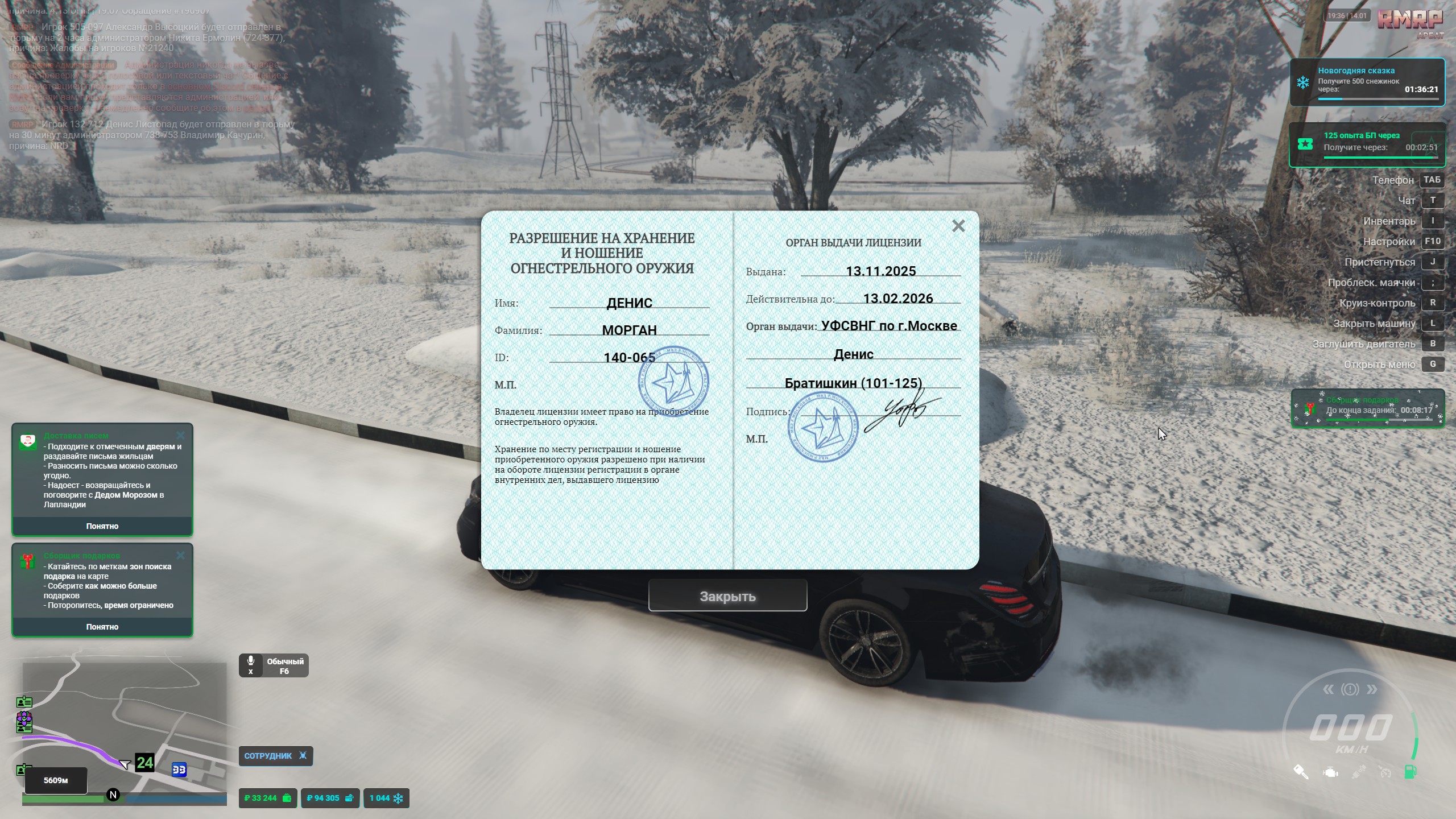1456x819 pixels.
Task: Dismiss the Сборщик подарков notification via its X
Action: [x=181, y=556]
